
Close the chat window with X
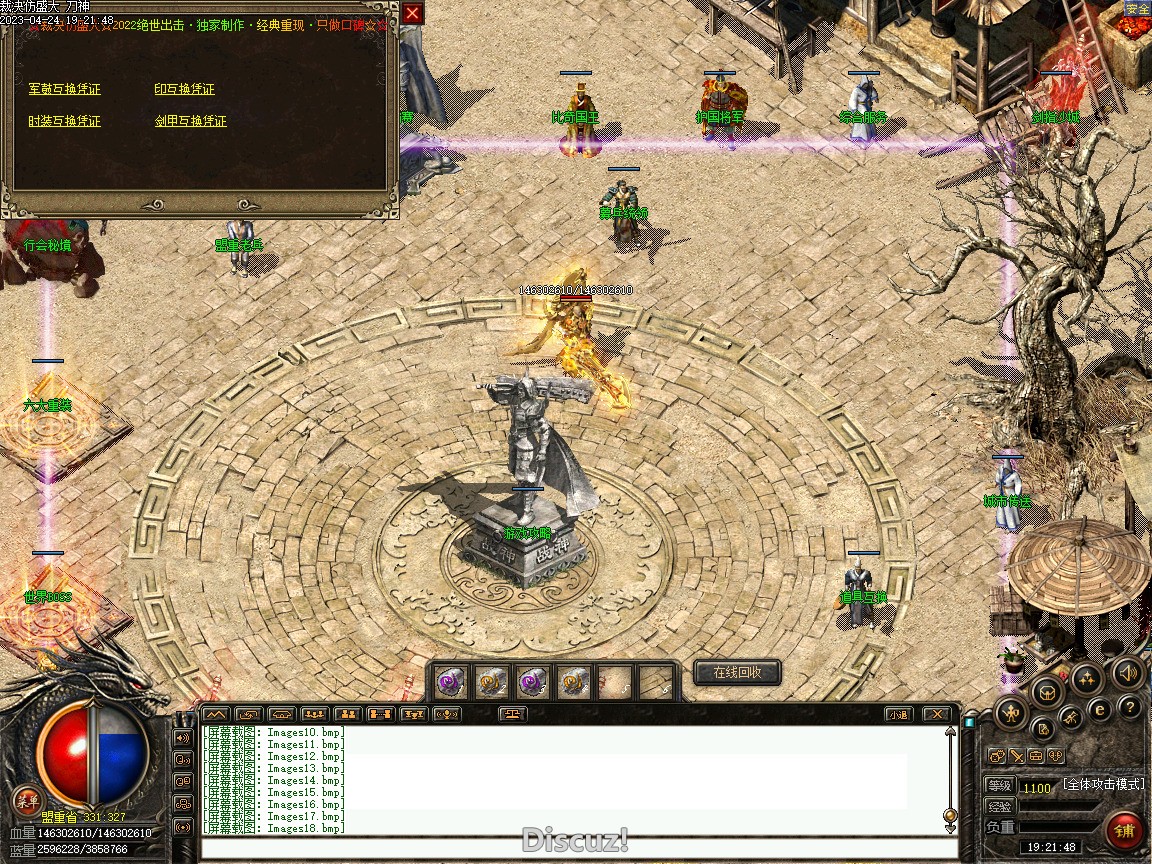[936, 714]
